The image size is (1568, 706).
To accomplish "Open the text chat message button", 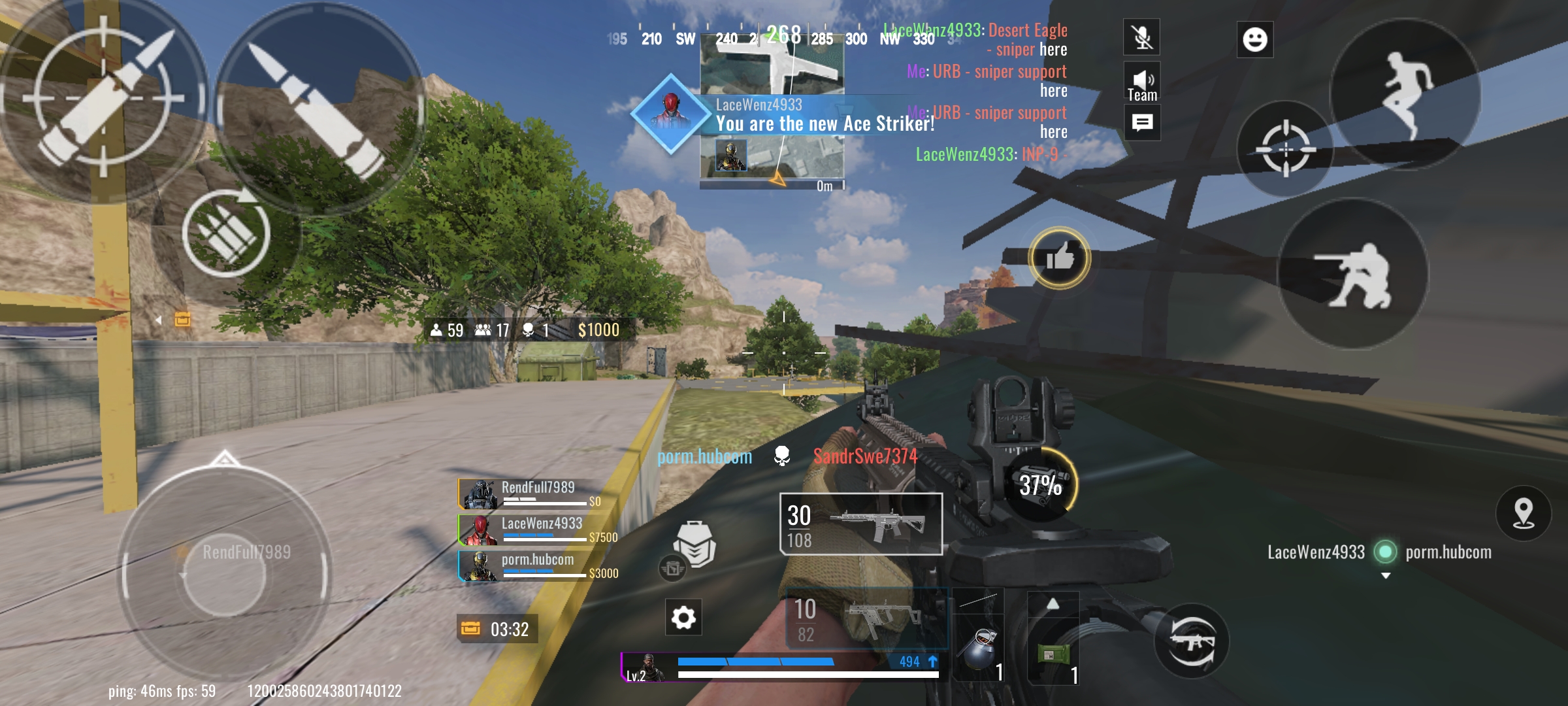I will click(x=1142, y=123).
